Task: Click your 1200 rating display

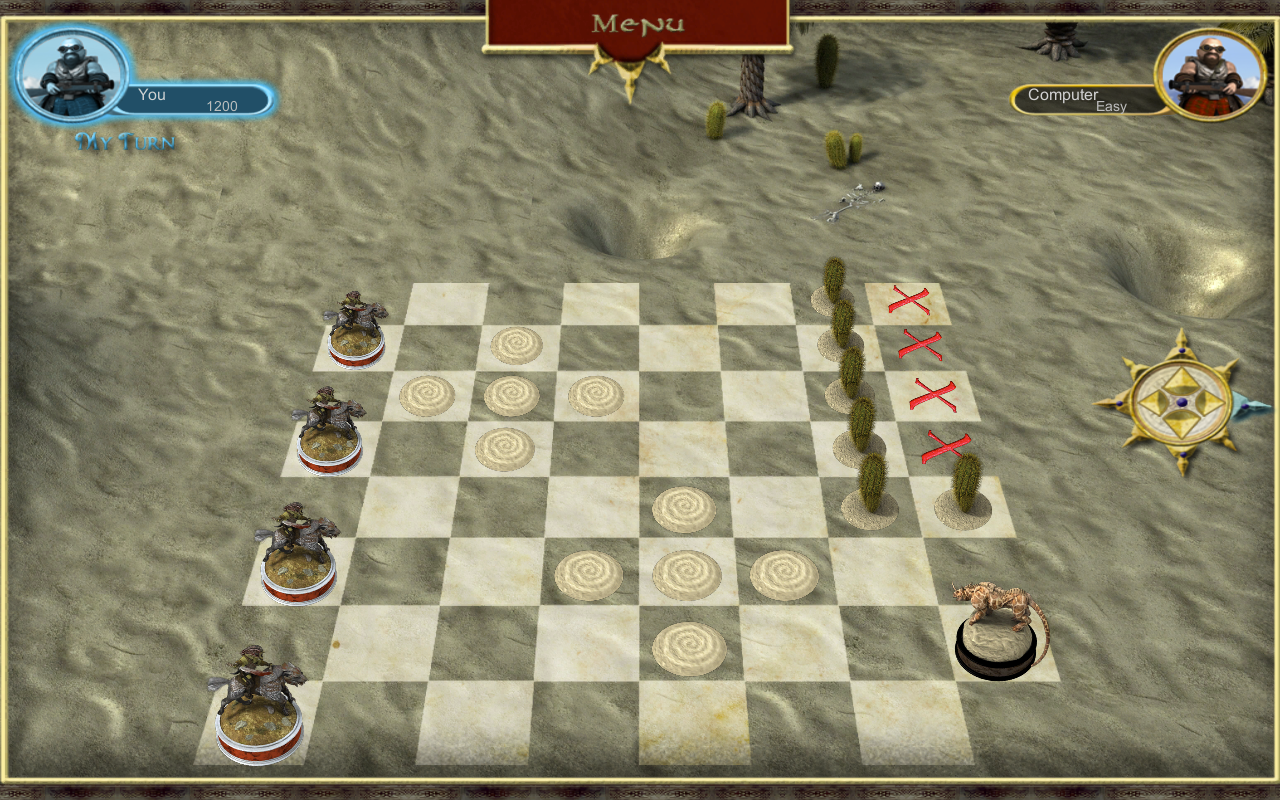Action: coord(224,104)
